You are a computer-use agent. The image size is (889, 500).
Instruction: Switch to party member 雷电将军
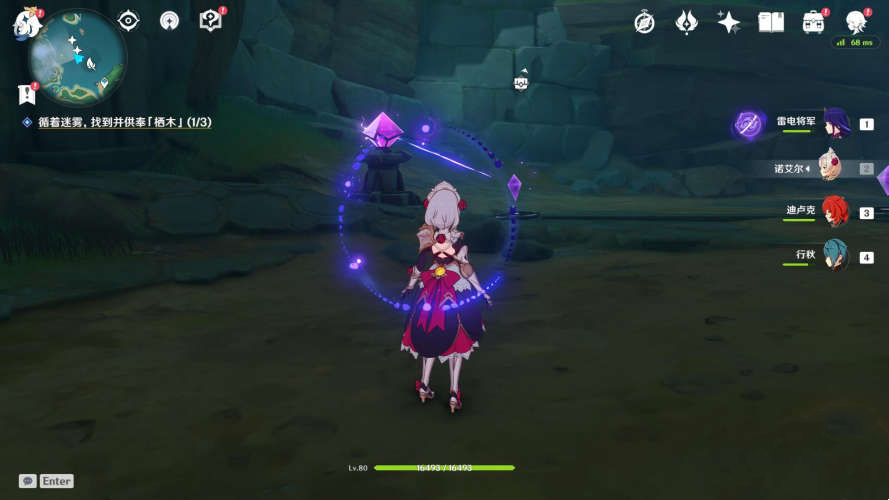(835, 124)
